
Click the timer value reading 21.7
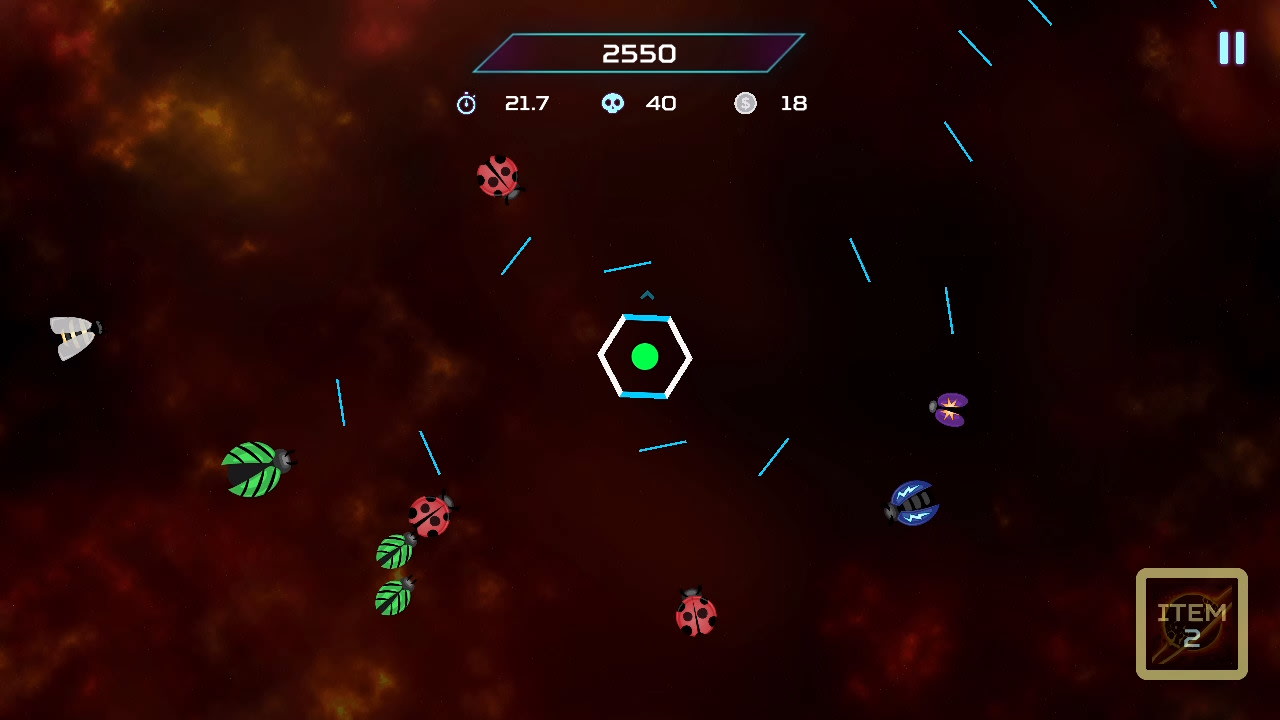pos(528,102)
